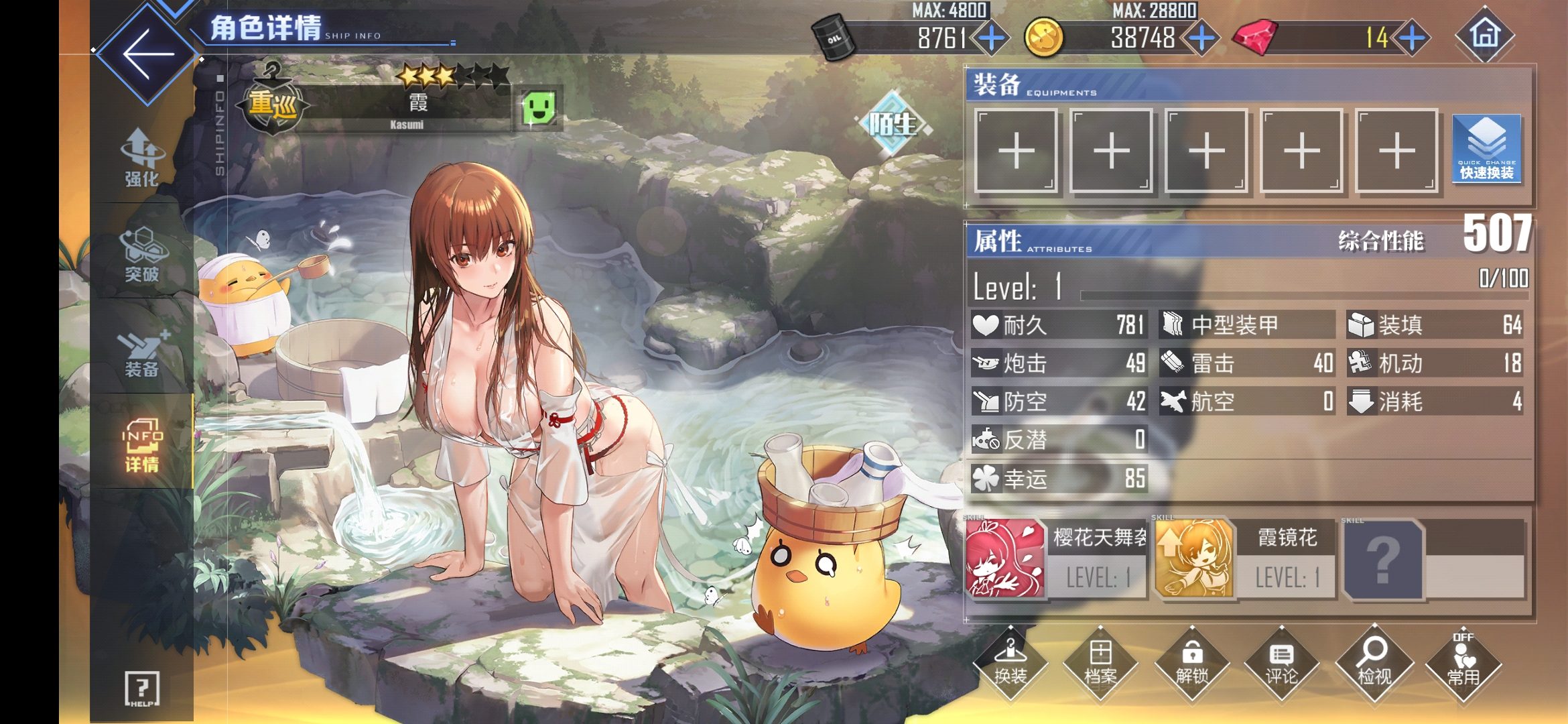Open the 档案 archive button
Screen dimensions: 1568x724
click(x=1100, y=663)
